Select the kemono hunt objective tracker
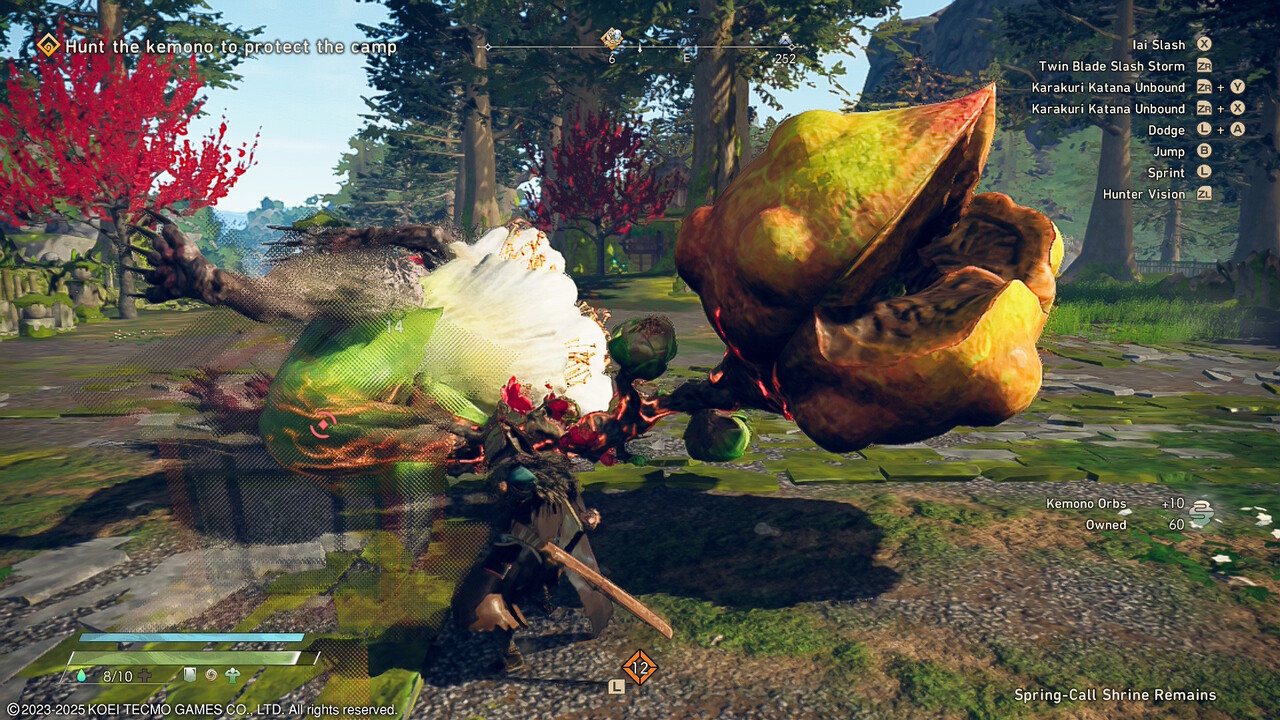The width and height of the screenshot is (1280, 720). (x=216, y=47)
